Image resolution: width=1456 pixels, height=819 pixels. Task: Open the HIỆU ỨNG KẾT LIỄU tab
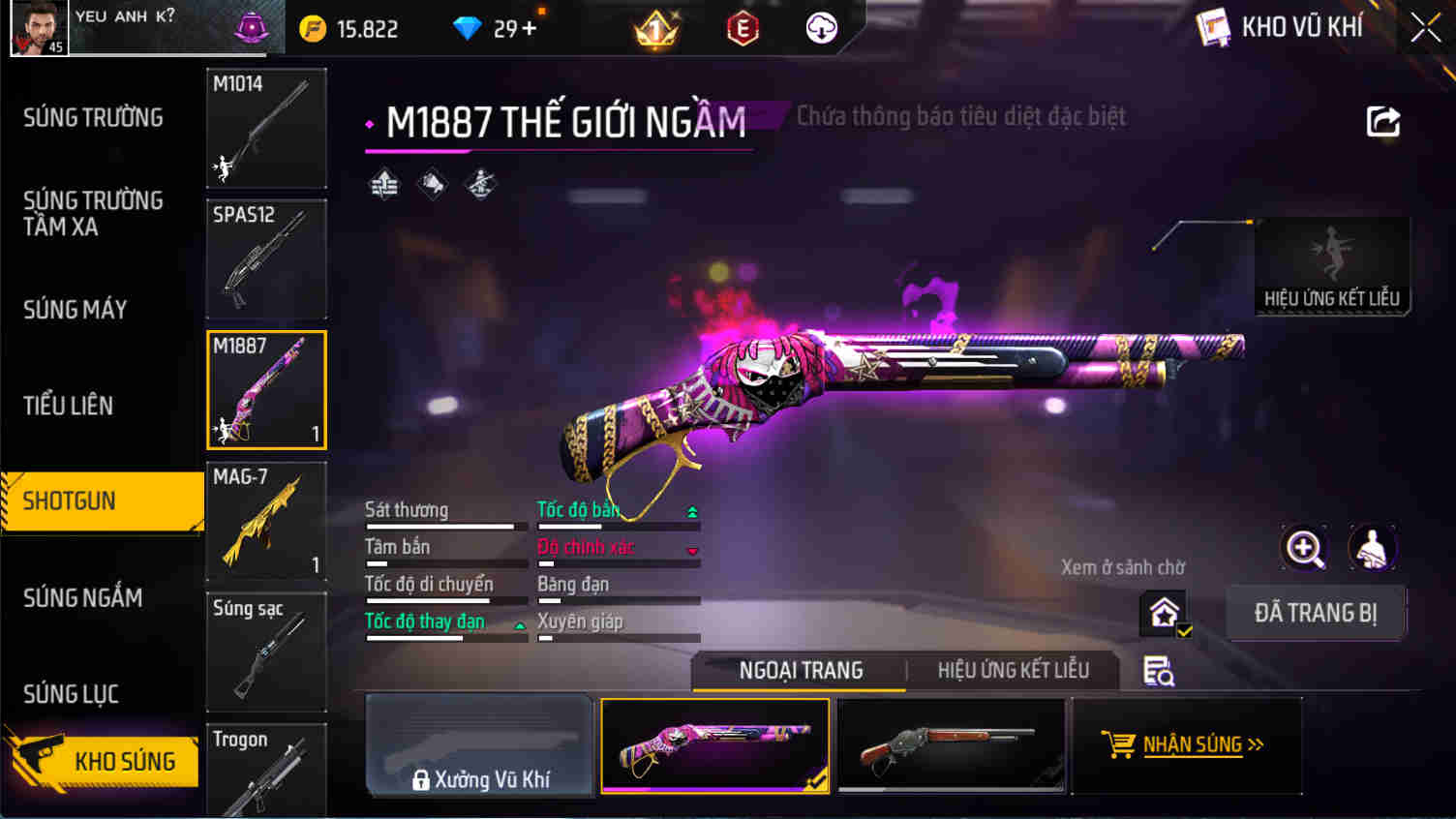pyautogui.click(x=1013, y=670)
